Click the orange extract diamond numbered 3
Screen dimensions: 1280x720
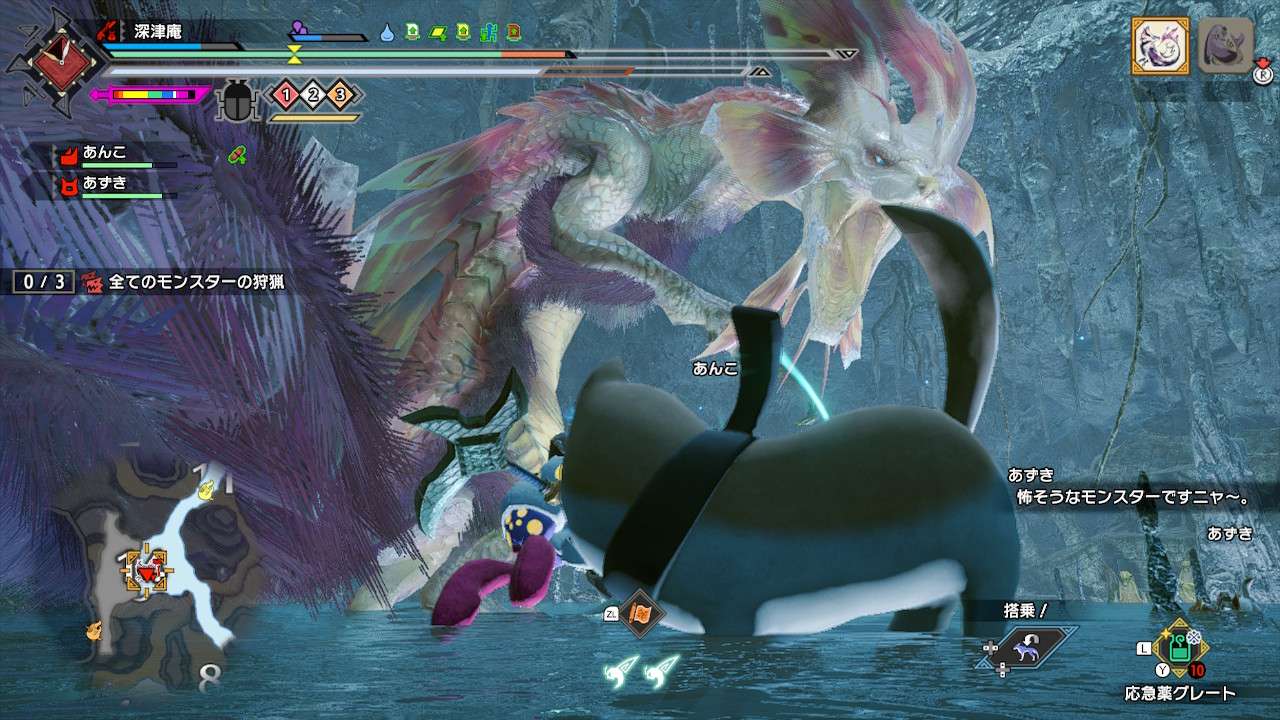(x=340, y=95)
